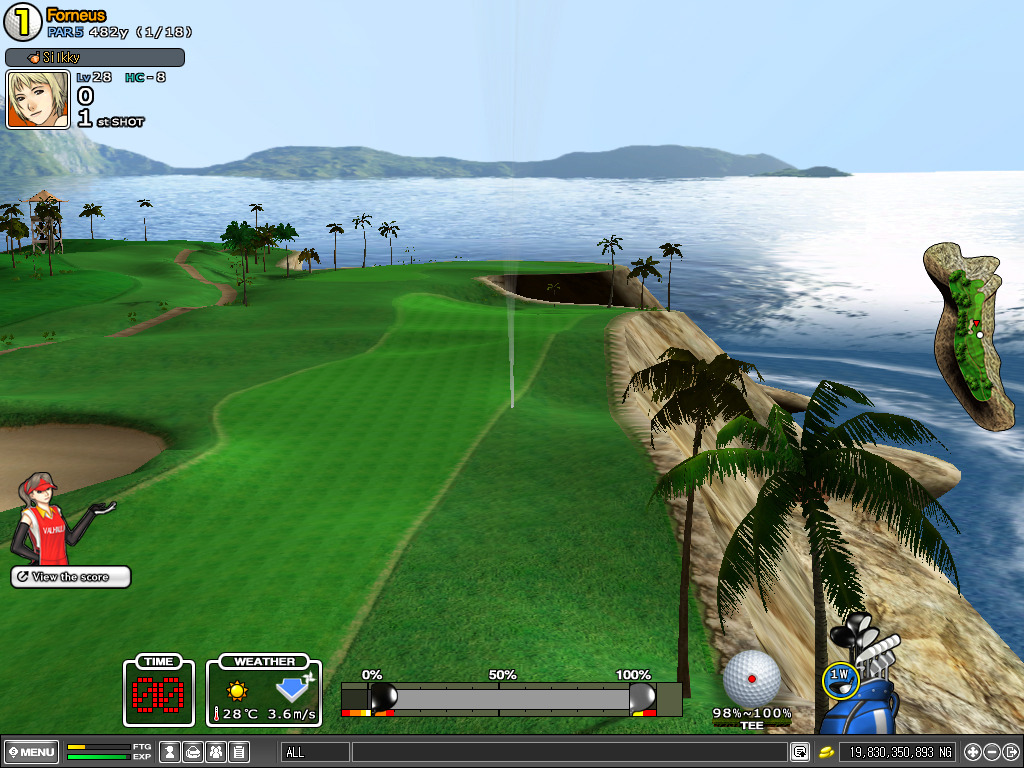
Task: Open the group of people icon
Action: pyautogui.click(x=216, y=752)
